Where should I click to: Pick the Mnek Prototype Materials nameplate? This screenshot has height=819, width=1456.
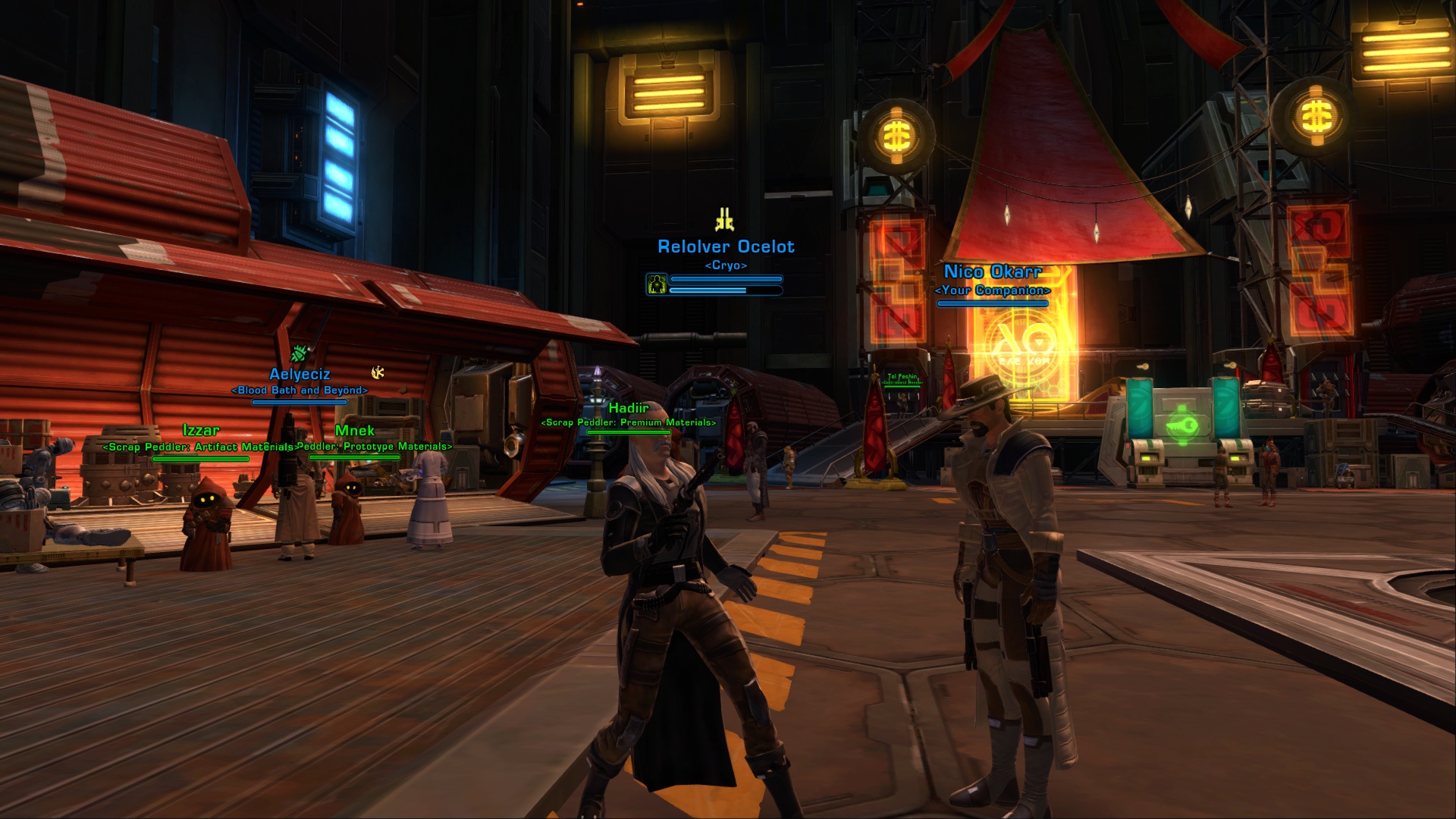[355, 431]
